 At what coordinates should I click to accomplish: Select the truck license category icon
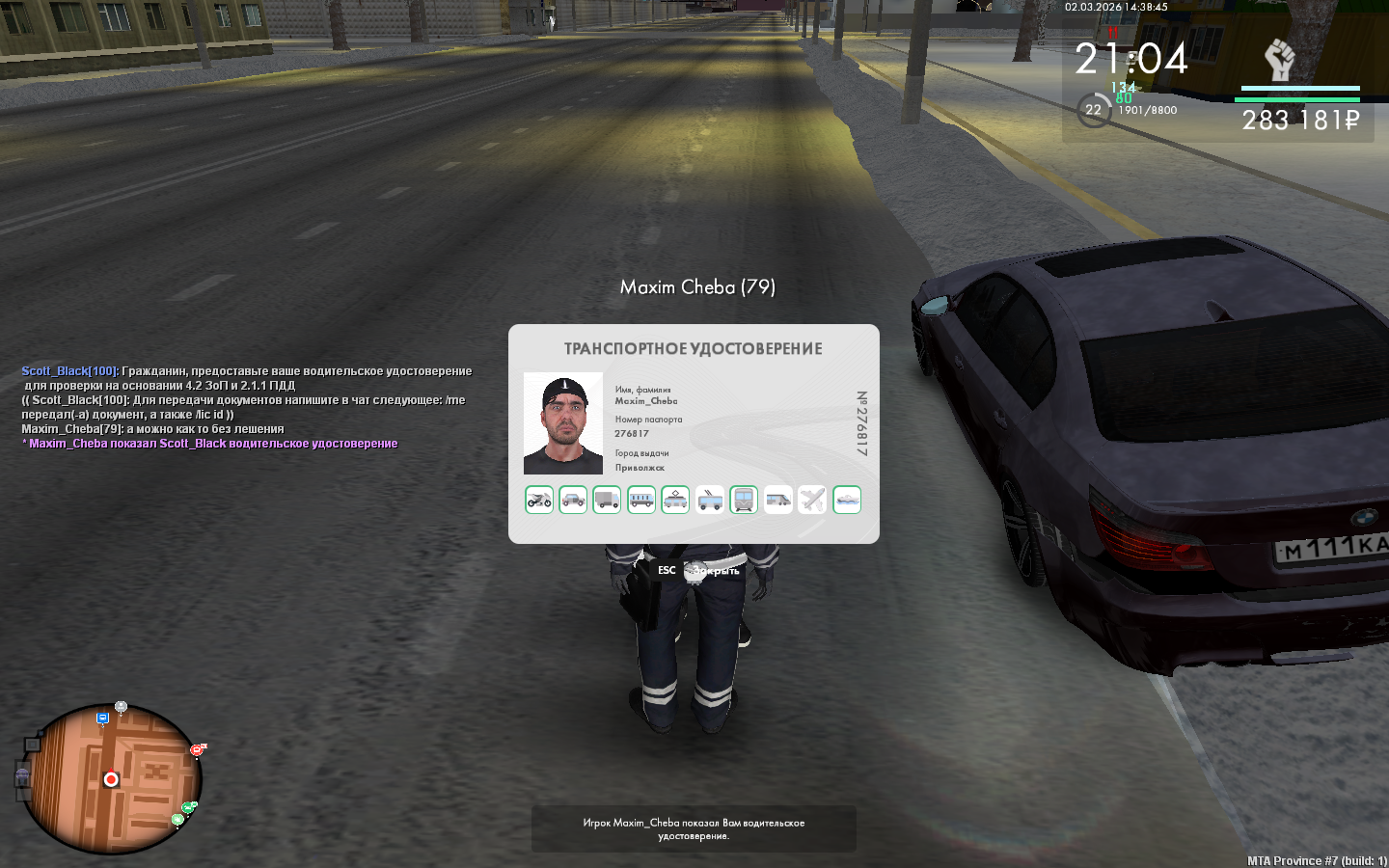pyautogui.click(x=607, y=500)
